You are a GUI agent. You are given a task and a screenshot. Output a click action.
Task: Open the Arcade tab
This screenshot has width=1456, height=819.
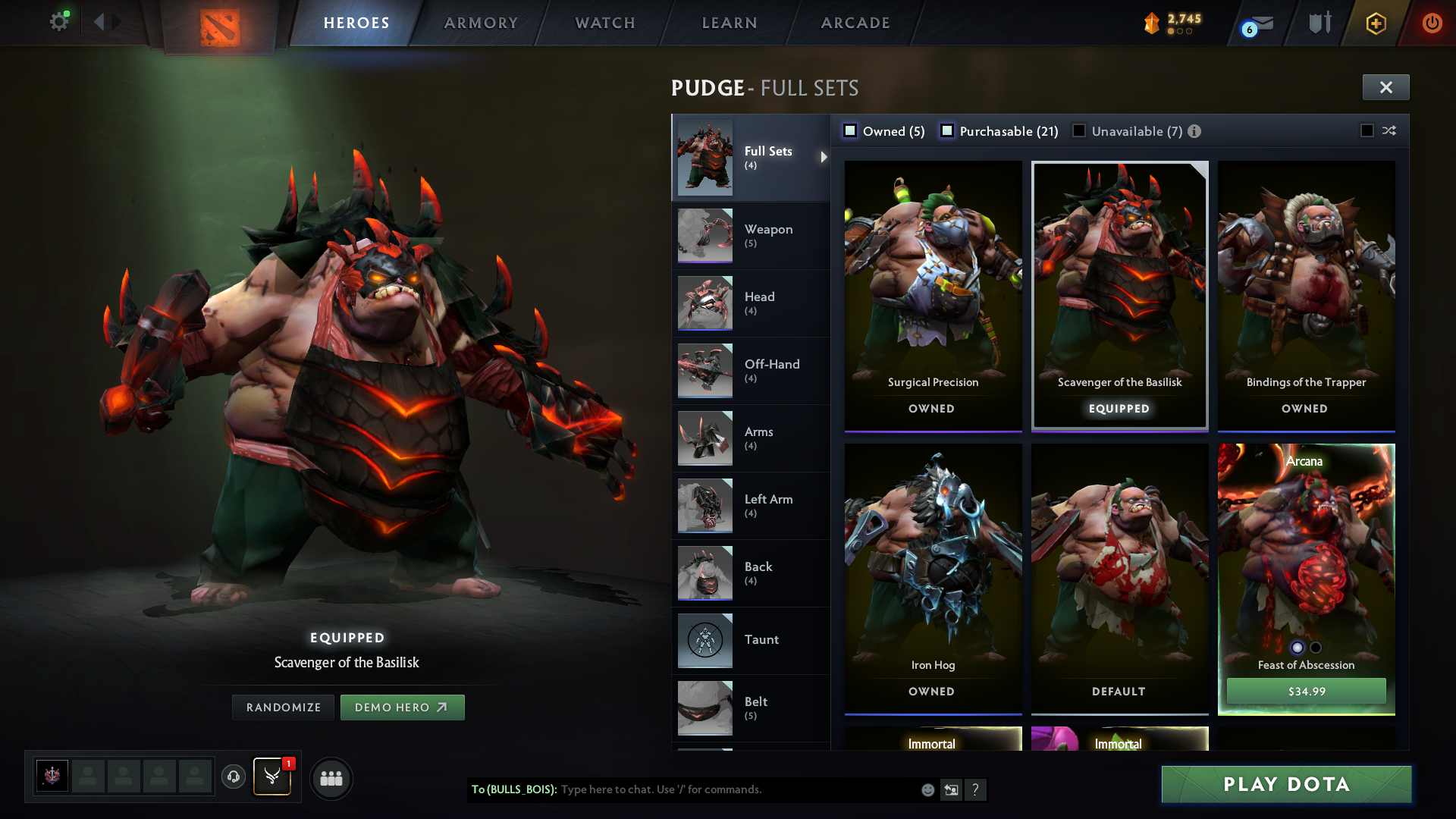click(855, 23)
